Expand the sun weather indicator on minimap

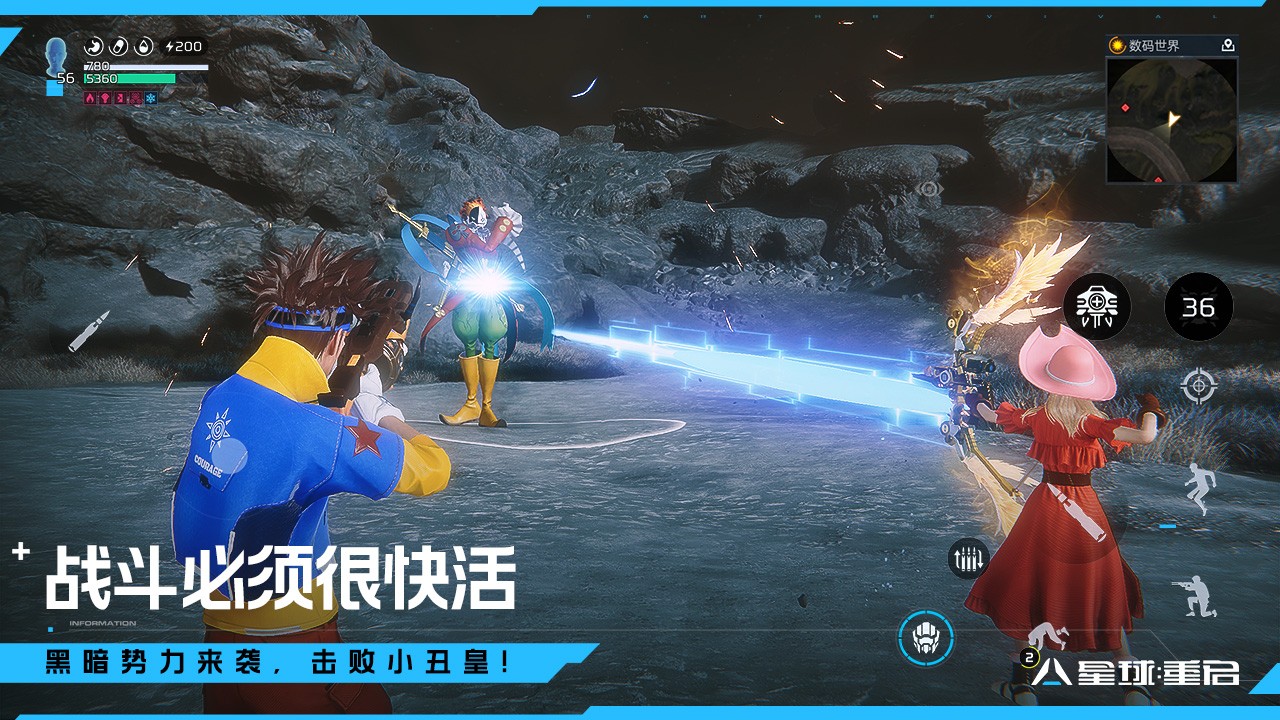pos(1116,45)
